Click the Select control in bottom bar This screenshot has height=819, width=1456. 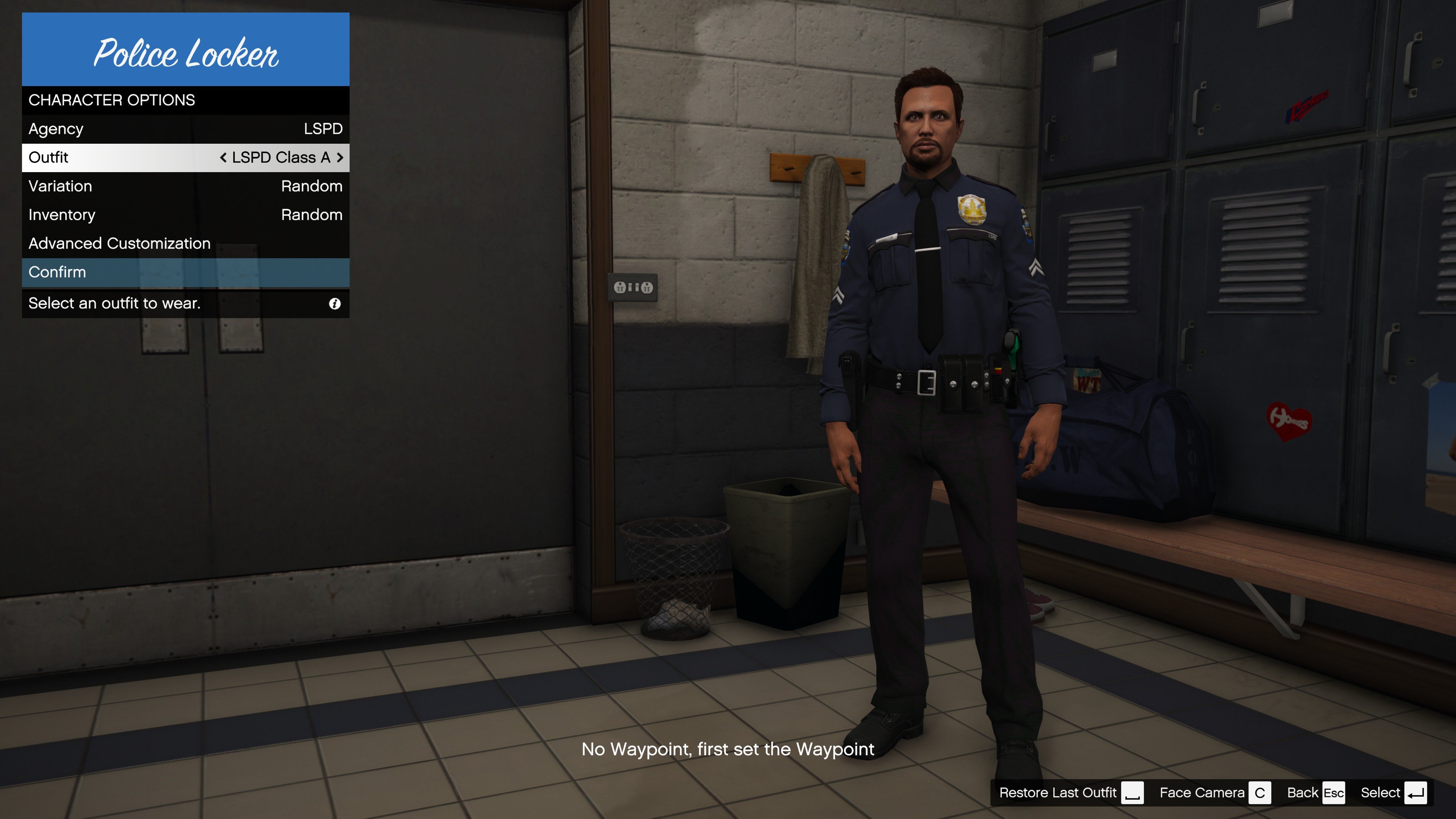1393,792
